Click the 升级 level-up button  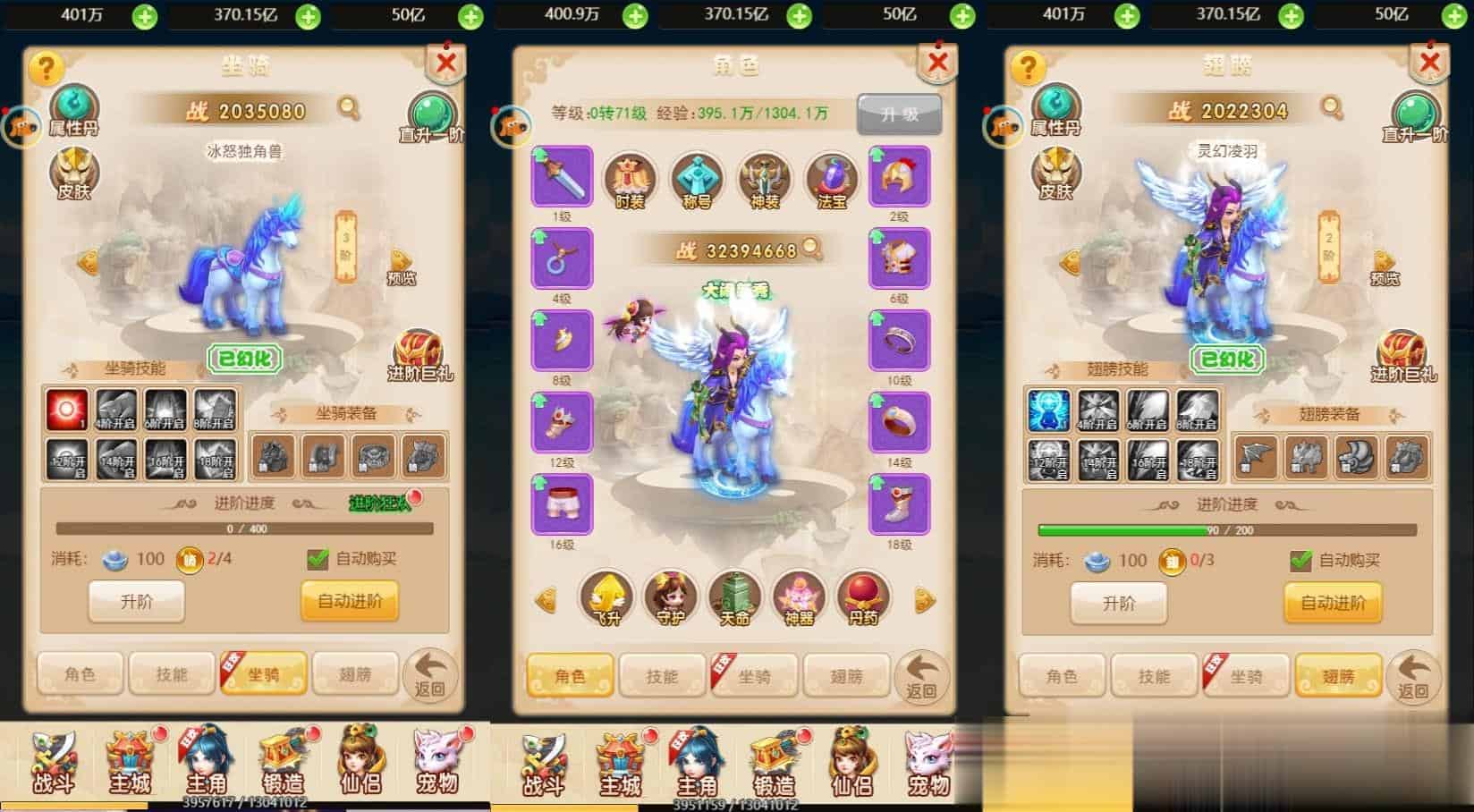pyautogui.click(x=899, y=114)
